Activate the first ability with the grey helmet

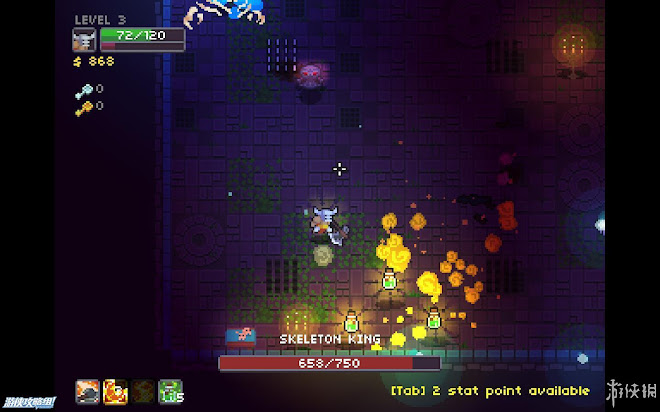[88, 392]
